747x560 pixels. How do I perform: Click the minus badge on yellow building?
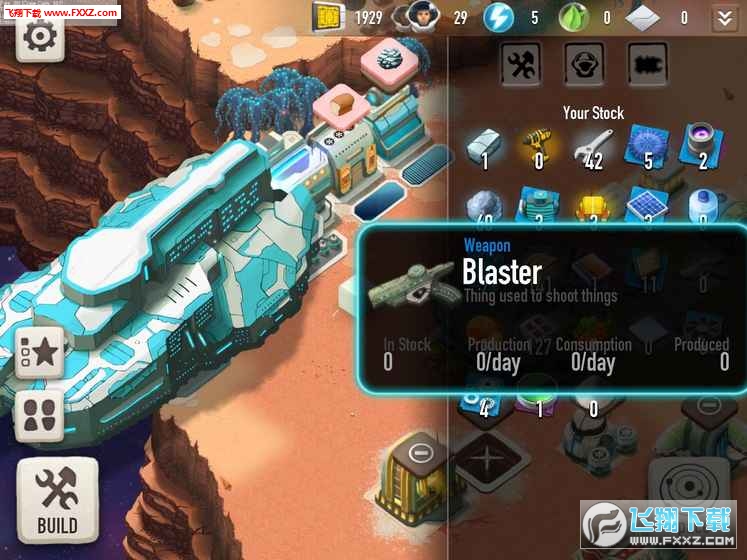(421, 452)
